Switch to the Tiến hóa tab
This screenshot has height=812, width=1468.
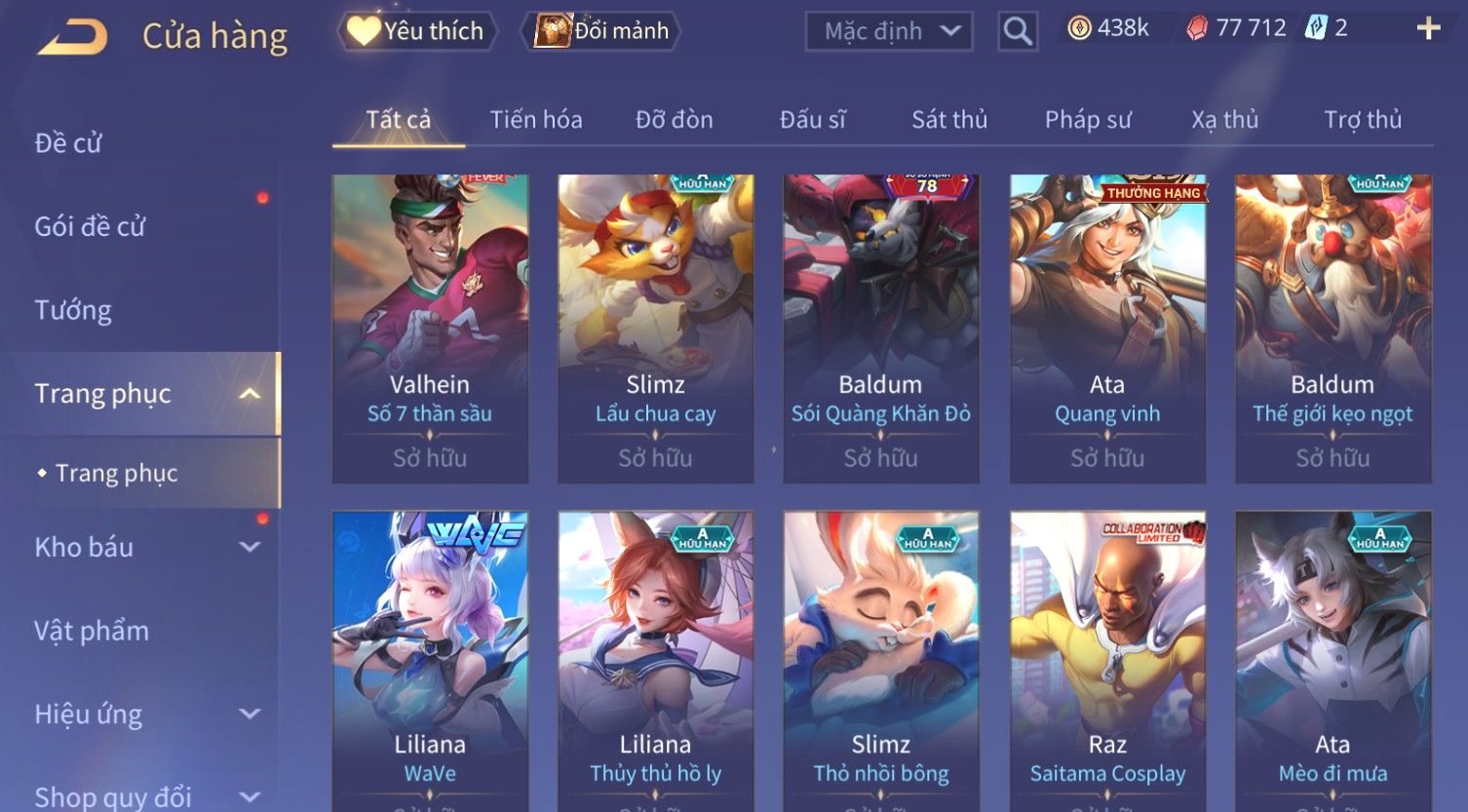[536, 120]
